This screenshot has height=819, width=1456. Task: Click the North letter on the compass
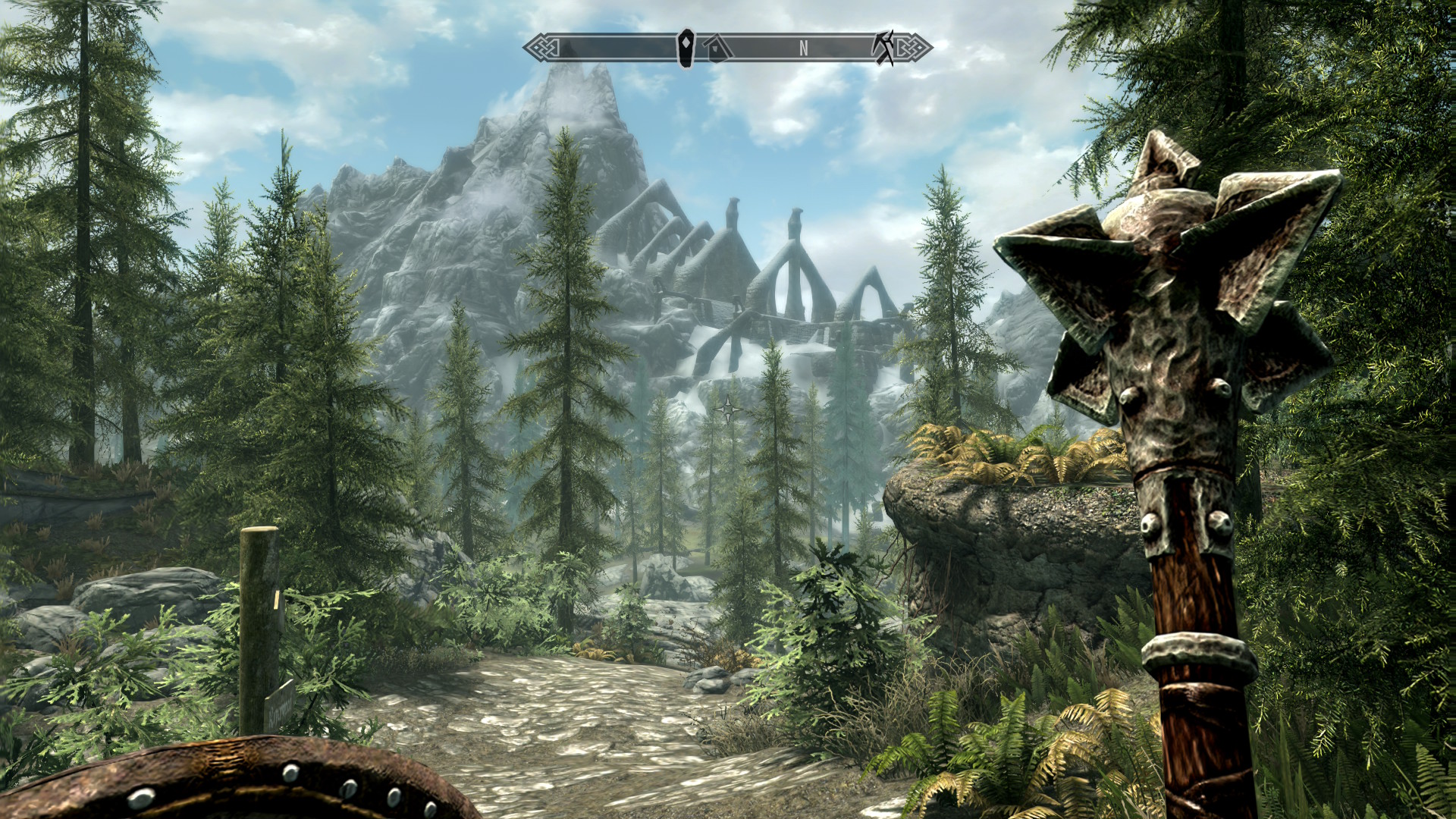pyautogui.click(x=803, y=49)
